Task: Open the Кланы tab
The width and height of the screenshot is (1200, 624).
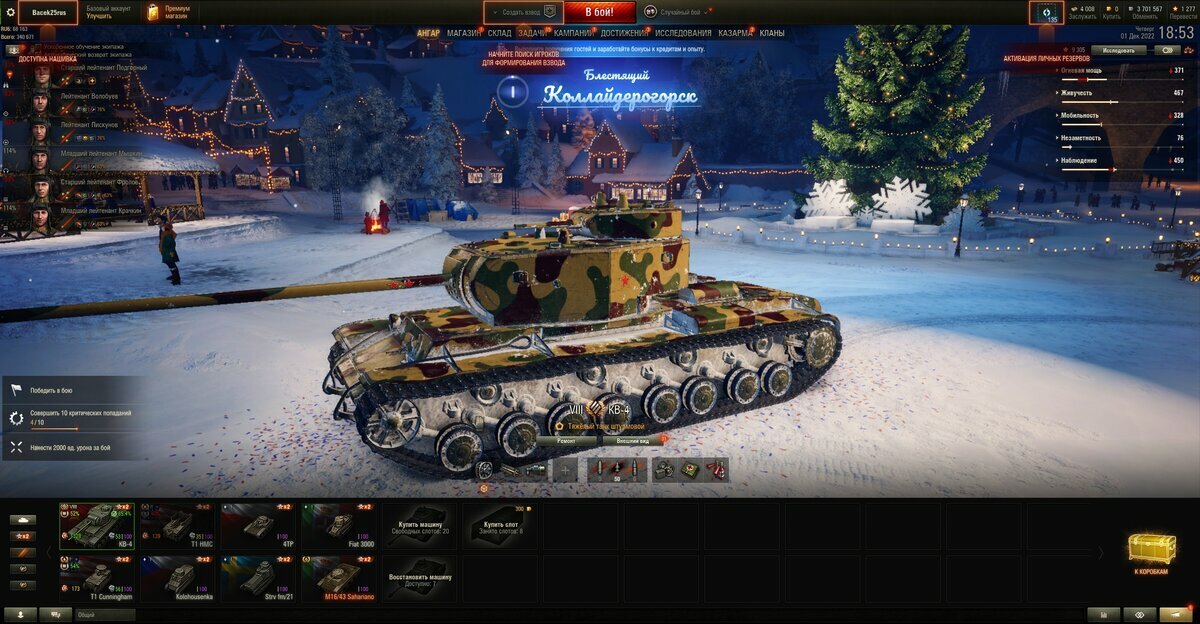Action: pos(772,33)
